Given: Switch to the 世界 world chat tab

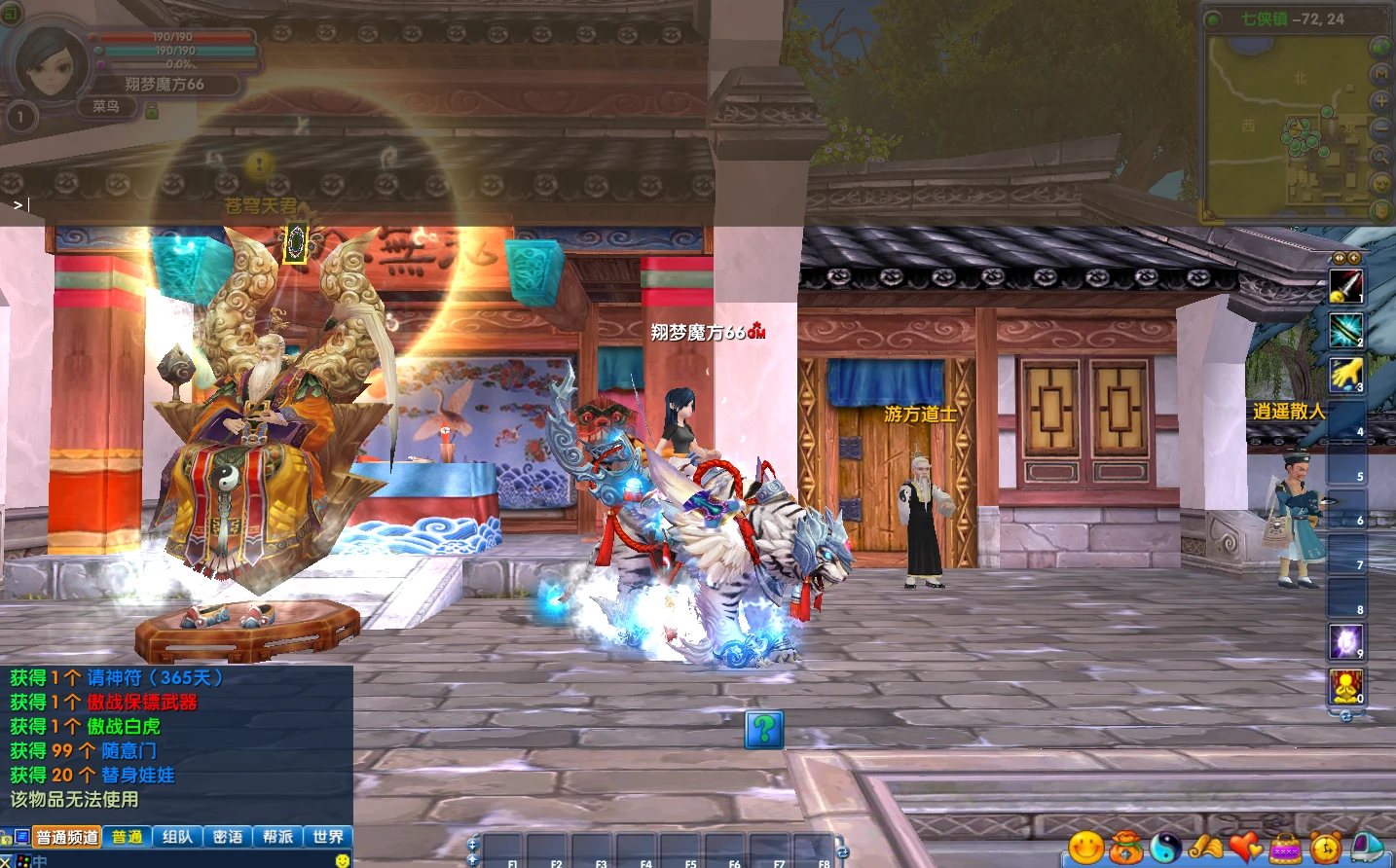Looking at the screenshot, I should tap(328, 837).
